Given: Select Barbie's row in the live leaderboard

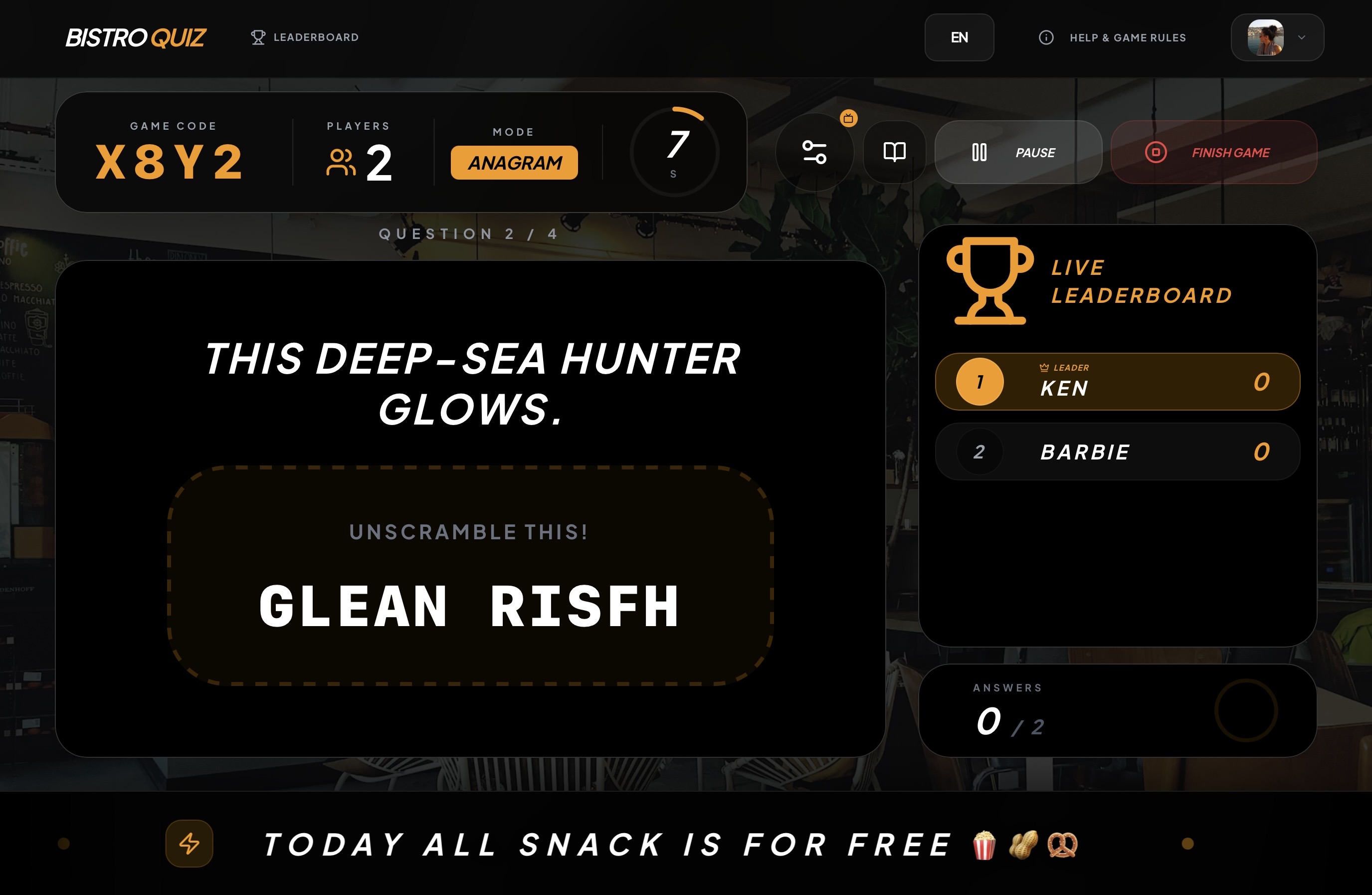Looking at the screenshot, I should tap(1117, 451).
